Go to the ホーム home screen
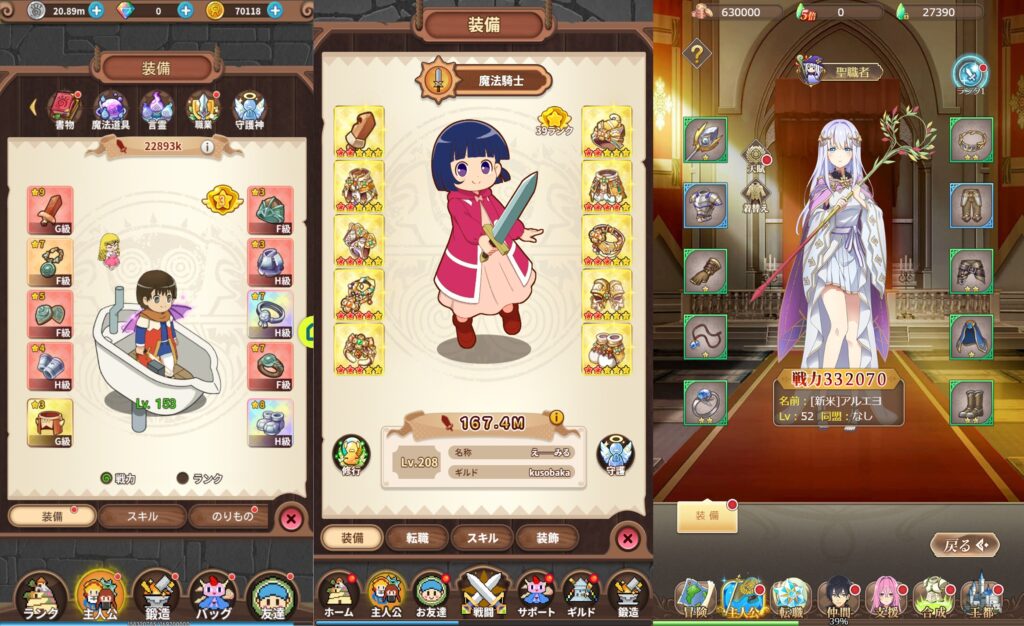 [338, 595]
